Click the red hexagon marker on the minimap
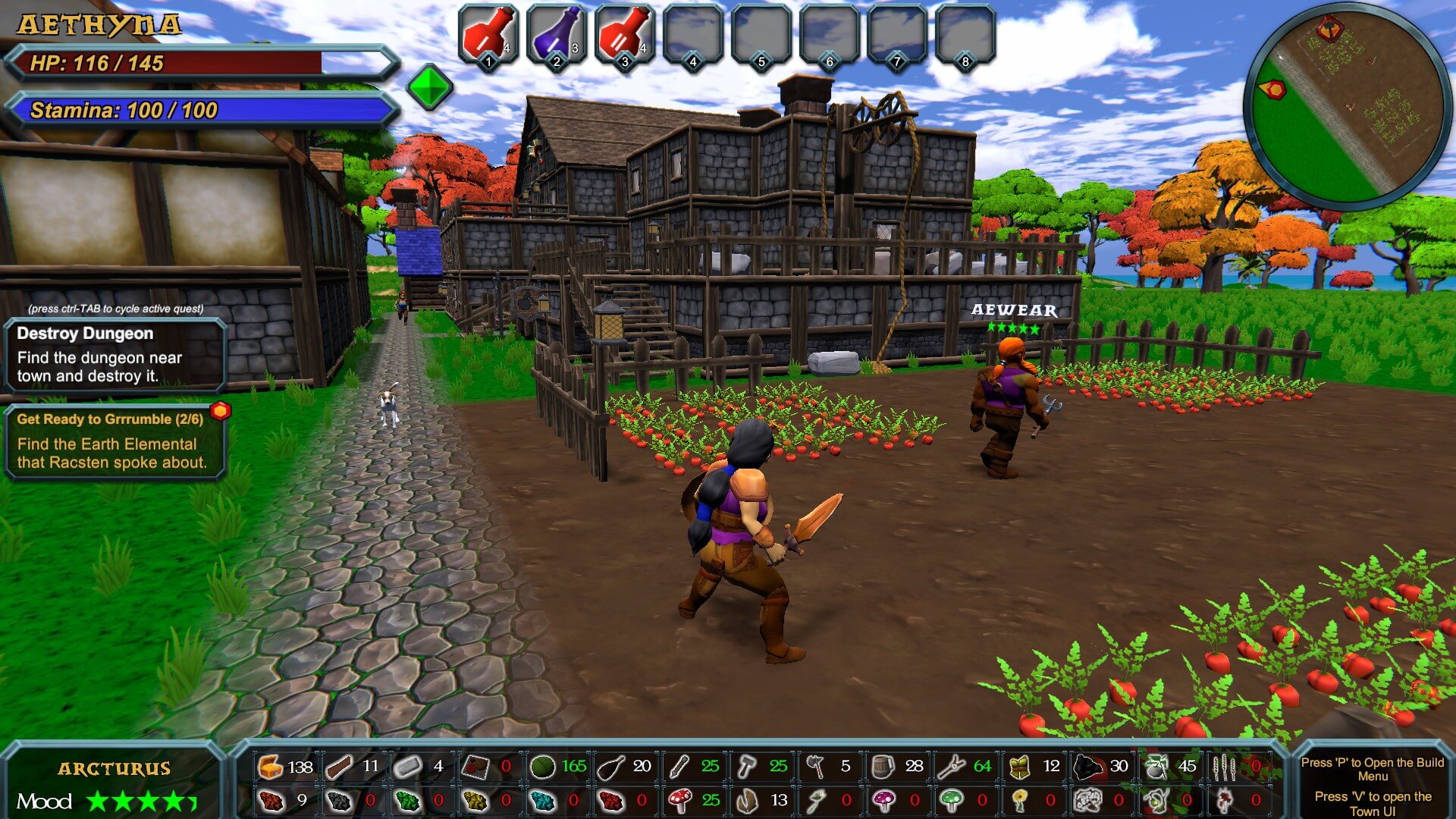 click(x=1274, y=89)
